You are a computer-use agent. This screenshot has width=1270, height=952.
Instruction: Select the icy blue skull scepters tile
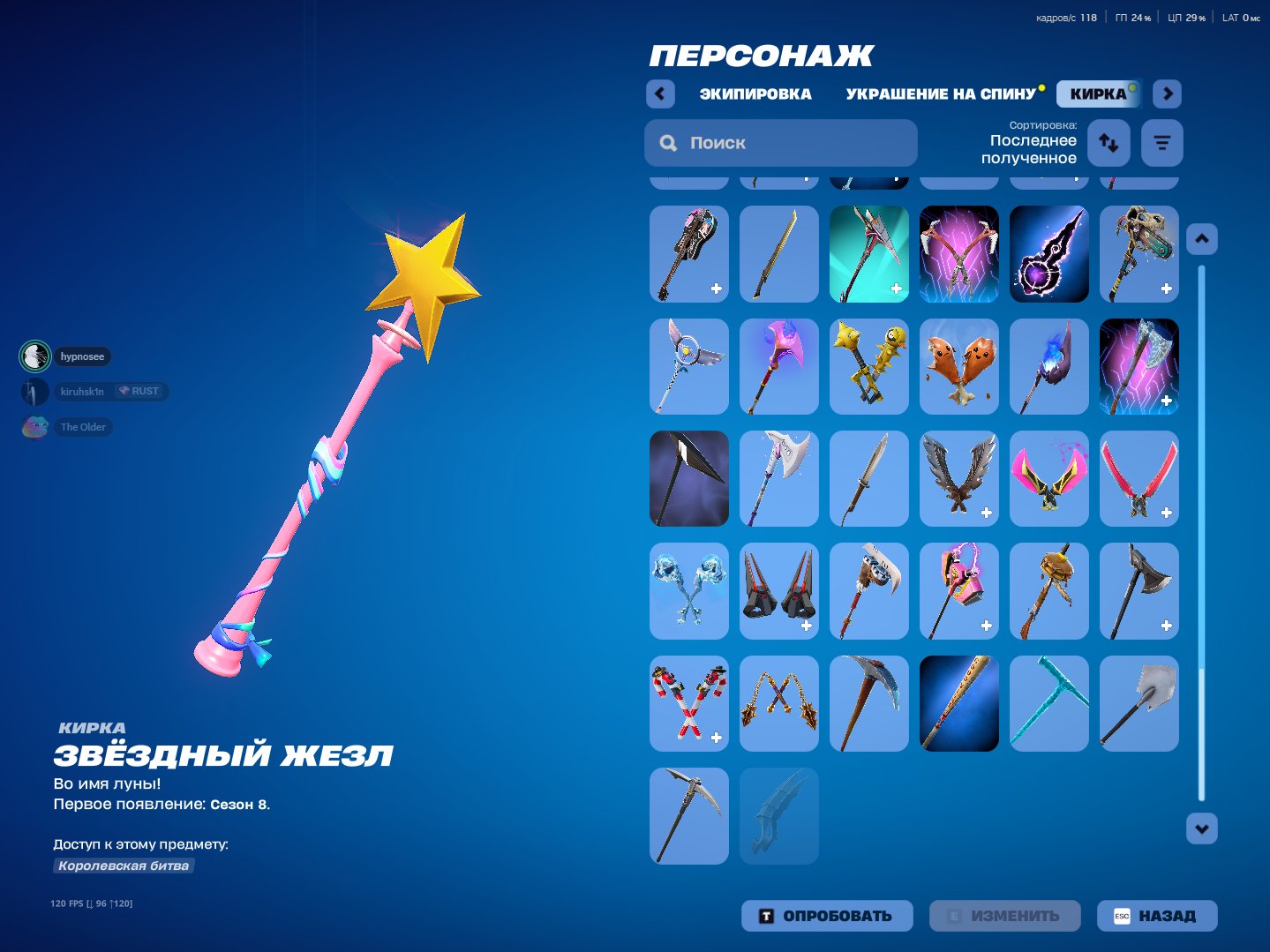pyautogui.click(x=689, y=590)
